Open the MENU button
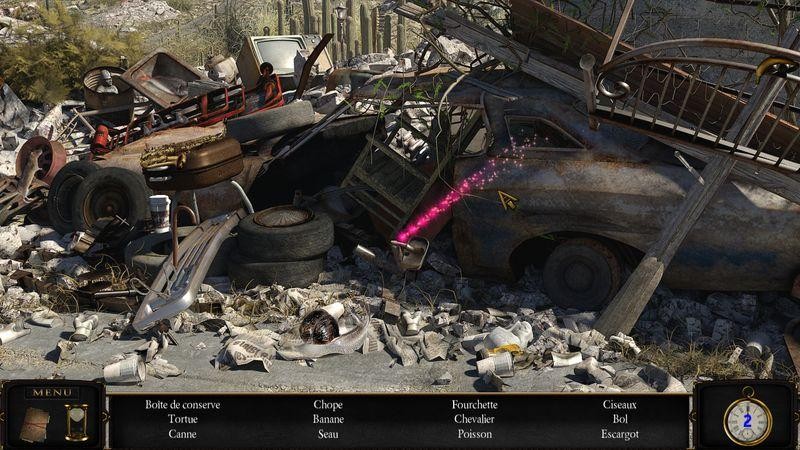This screenshot has width=800, height=450. (x=50, y=392)
